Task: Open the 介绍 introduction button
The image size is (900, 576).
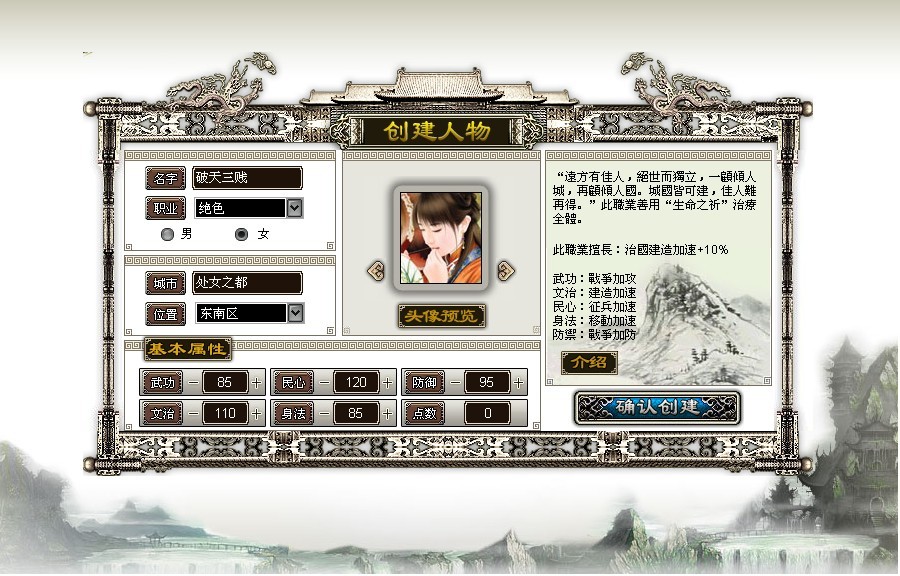Action: click(589, 363)
